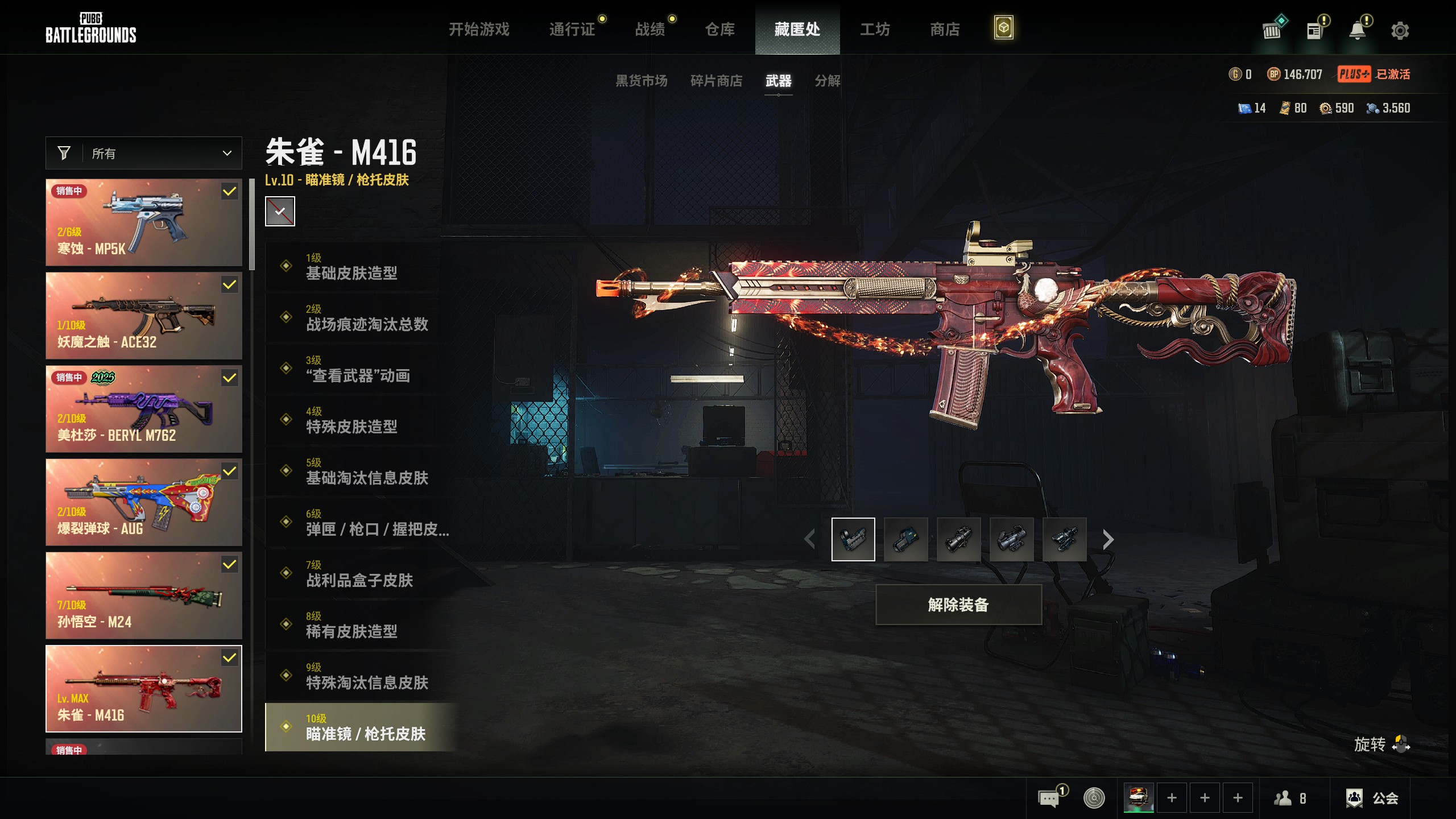Switch to the 碎片商店 sub-tab
Image resolution: width=1456 pixels, height=819 pixels.
(716, 81)
